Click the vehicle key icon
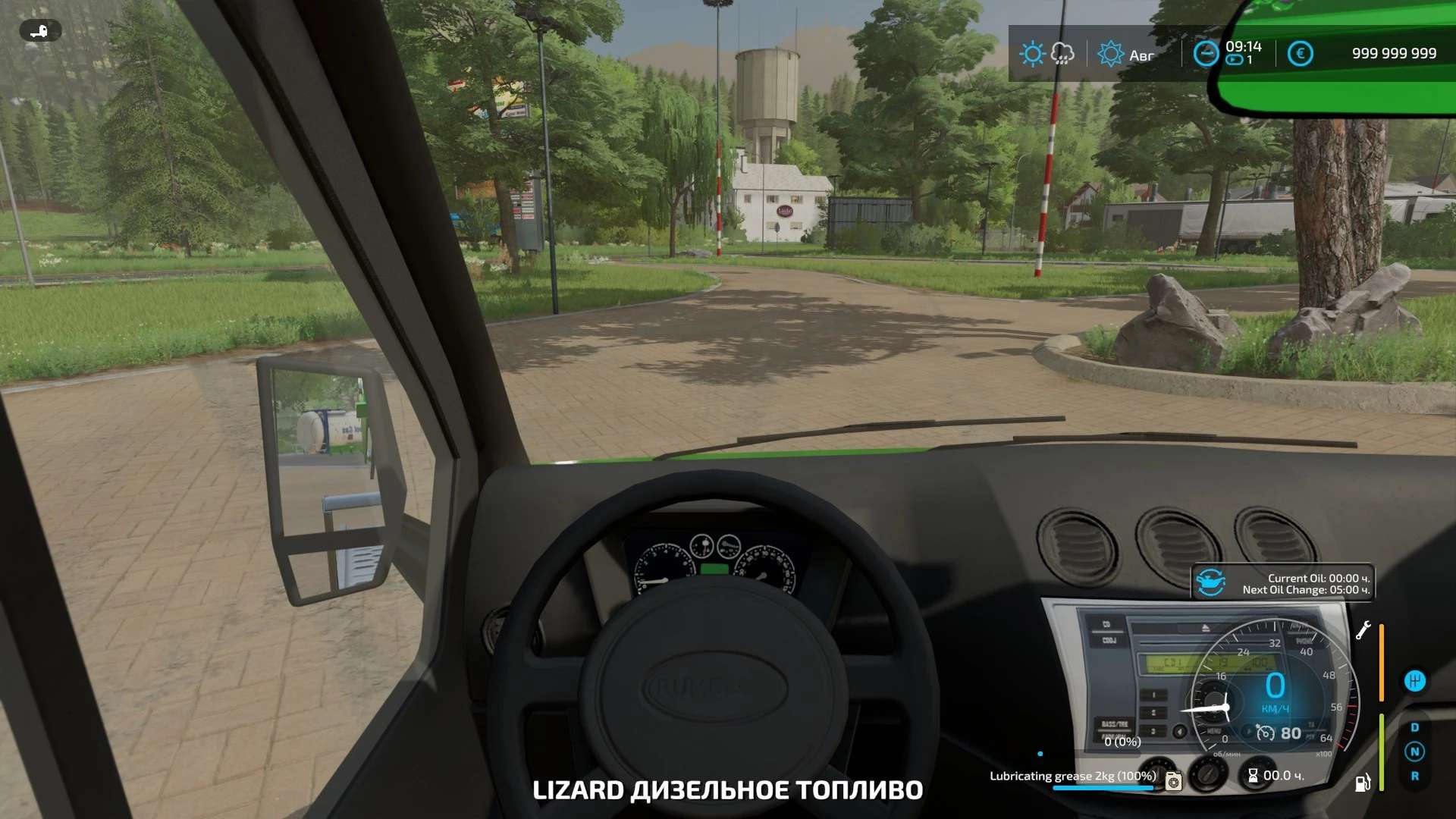The height and width of the screenshot is (819, 1456). [39, 31]
